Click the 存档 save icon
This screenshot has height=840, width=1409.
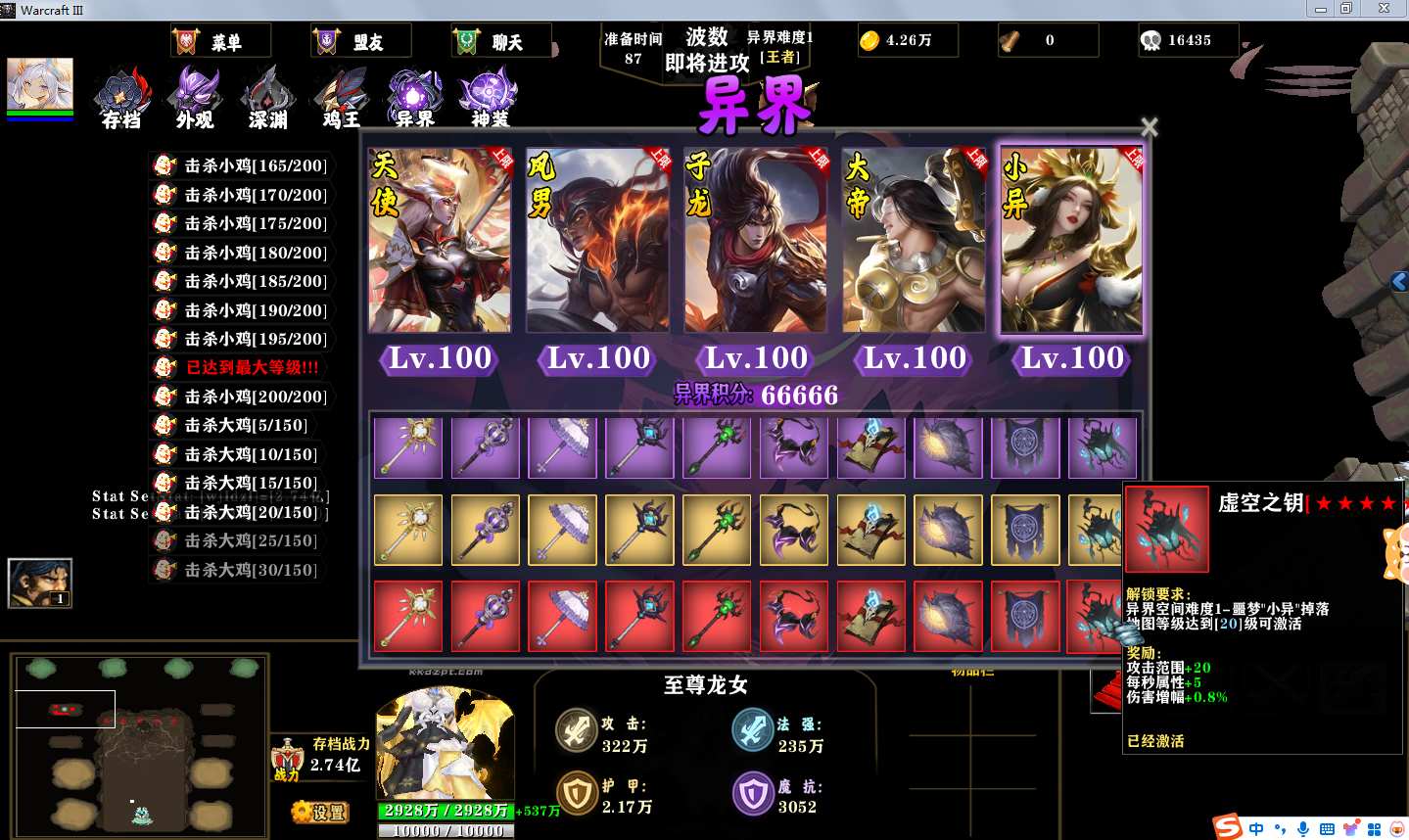coord(121,99)
